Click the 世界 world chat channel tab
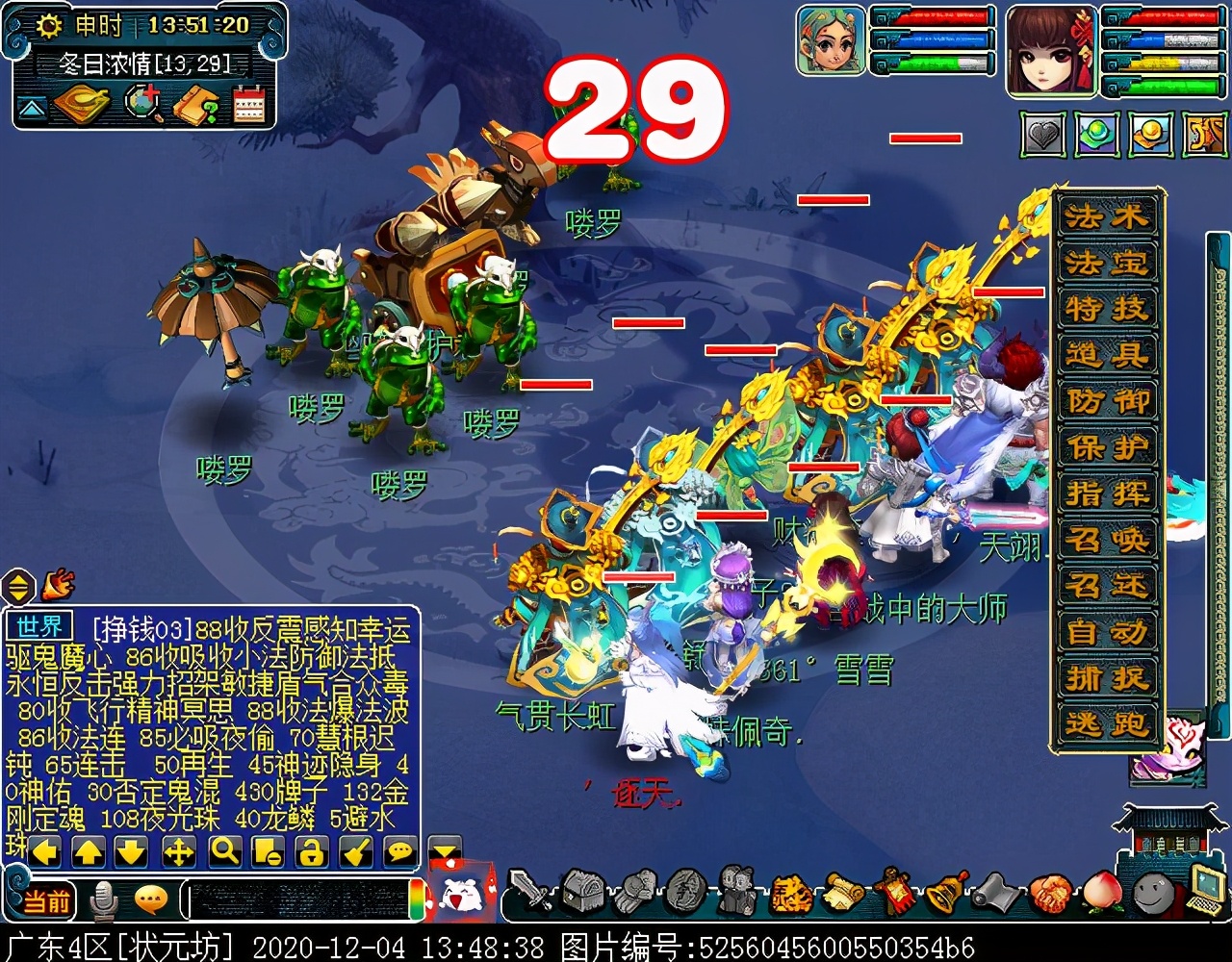The height and width of the screenshot is (962, 1232). point(39,627)
